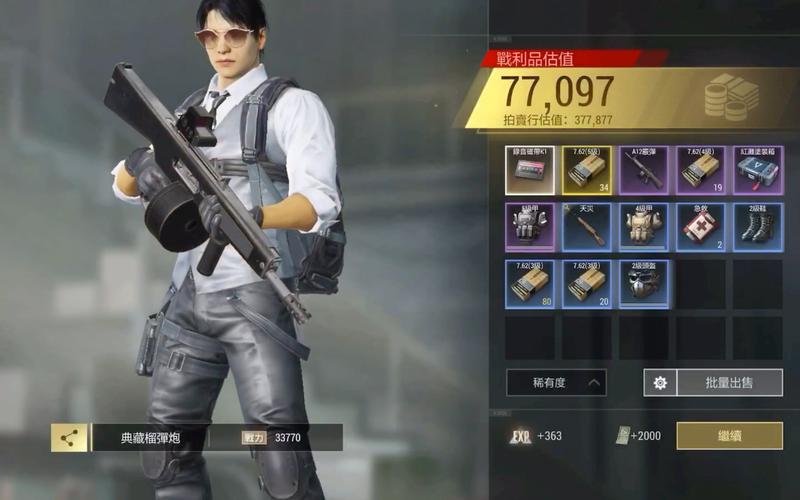
Task: Select the 7.62 ammo stack of 80
Action: point(530,283)
